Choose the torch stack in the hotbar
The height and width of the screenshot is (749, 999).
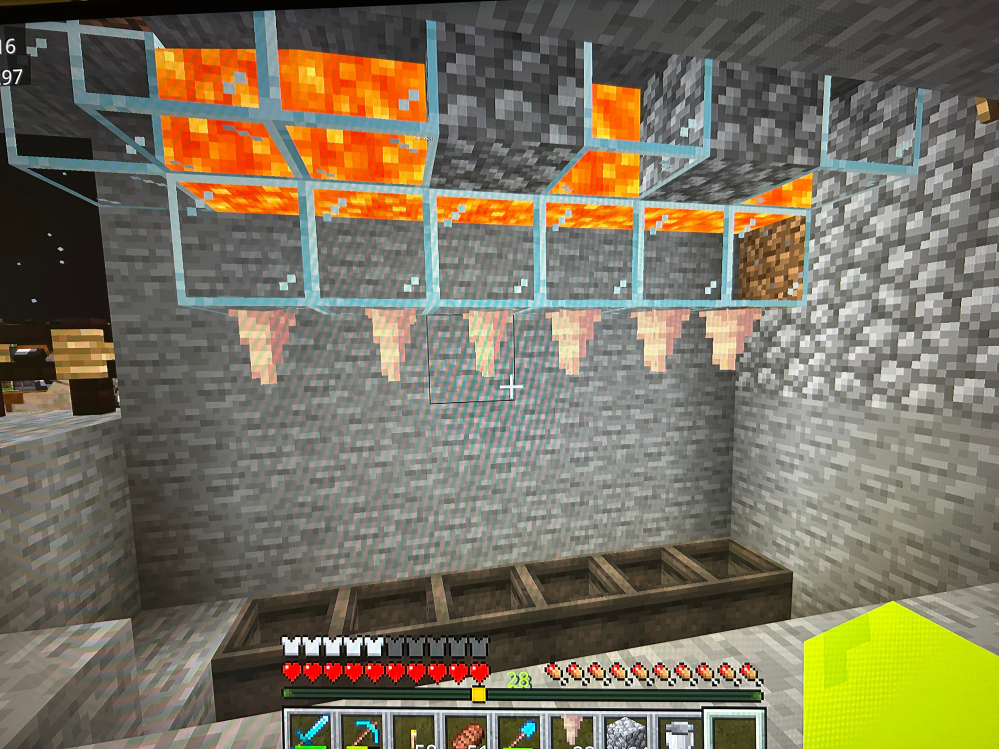click(x=414, y=733)
